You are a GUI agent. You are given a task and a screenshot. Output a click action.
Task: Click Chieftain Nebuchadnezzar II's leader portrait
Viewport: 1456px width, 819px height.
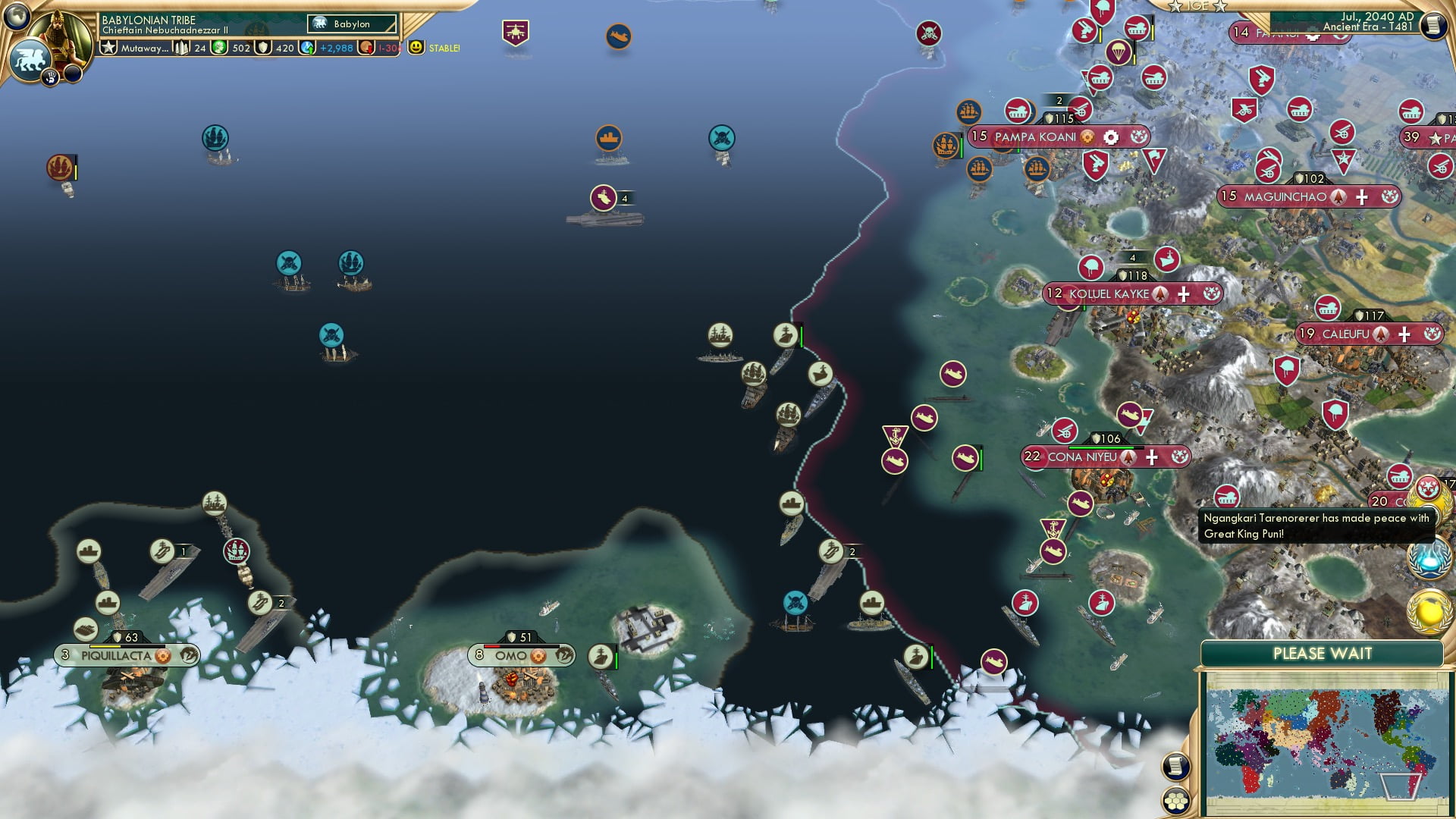[63, 36]
